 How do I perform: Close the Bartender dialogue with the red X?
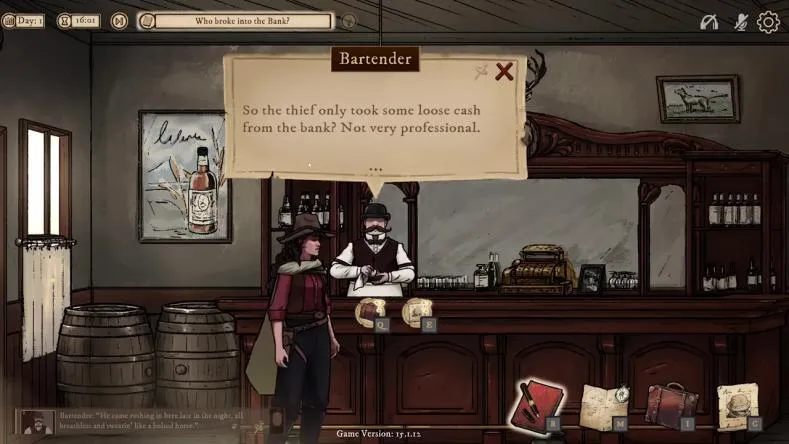[x=504, y=71]
